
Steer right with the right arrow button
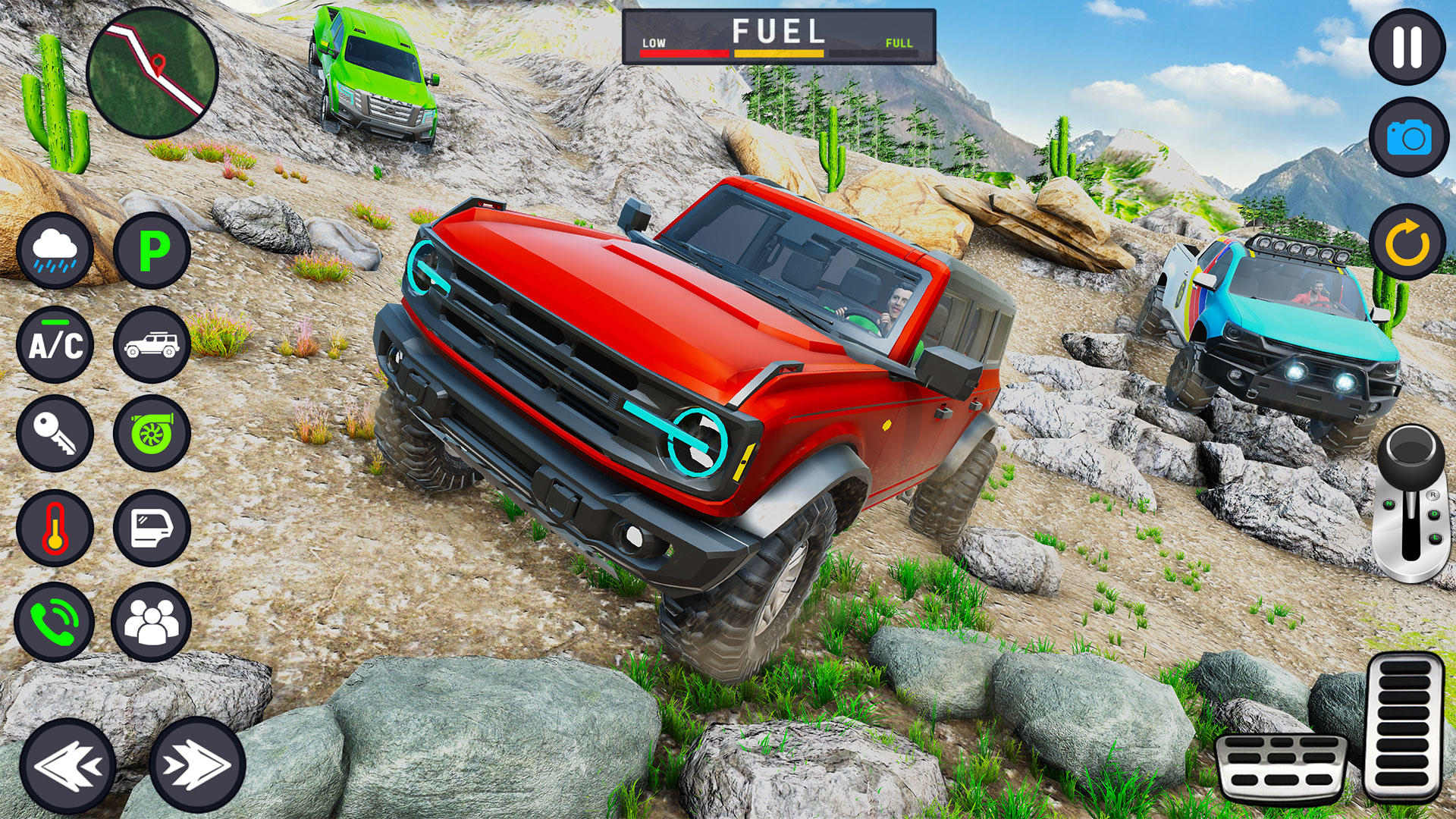197,764
